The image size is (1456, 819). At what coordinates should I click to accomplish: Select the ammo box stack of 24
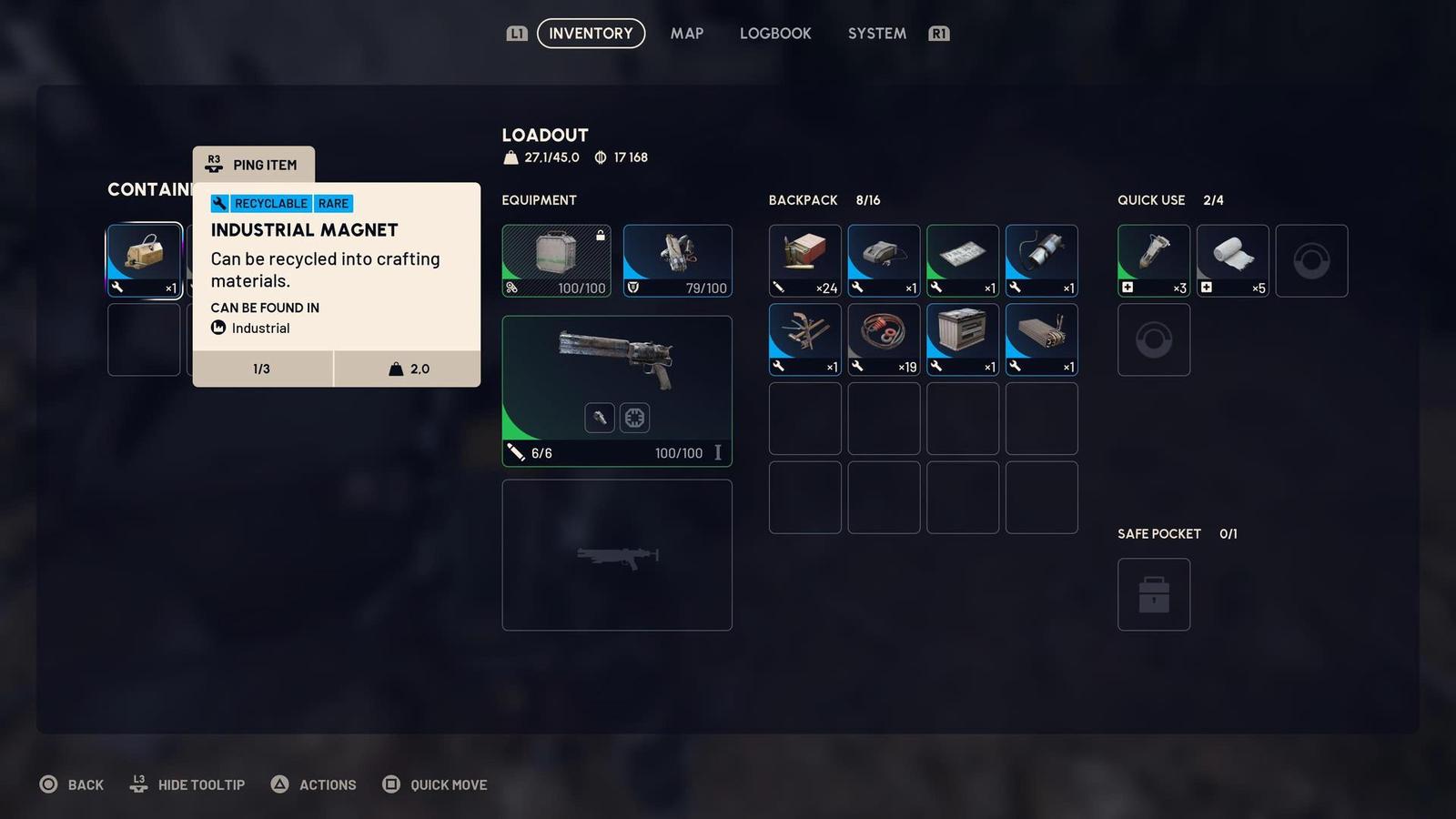804,261
